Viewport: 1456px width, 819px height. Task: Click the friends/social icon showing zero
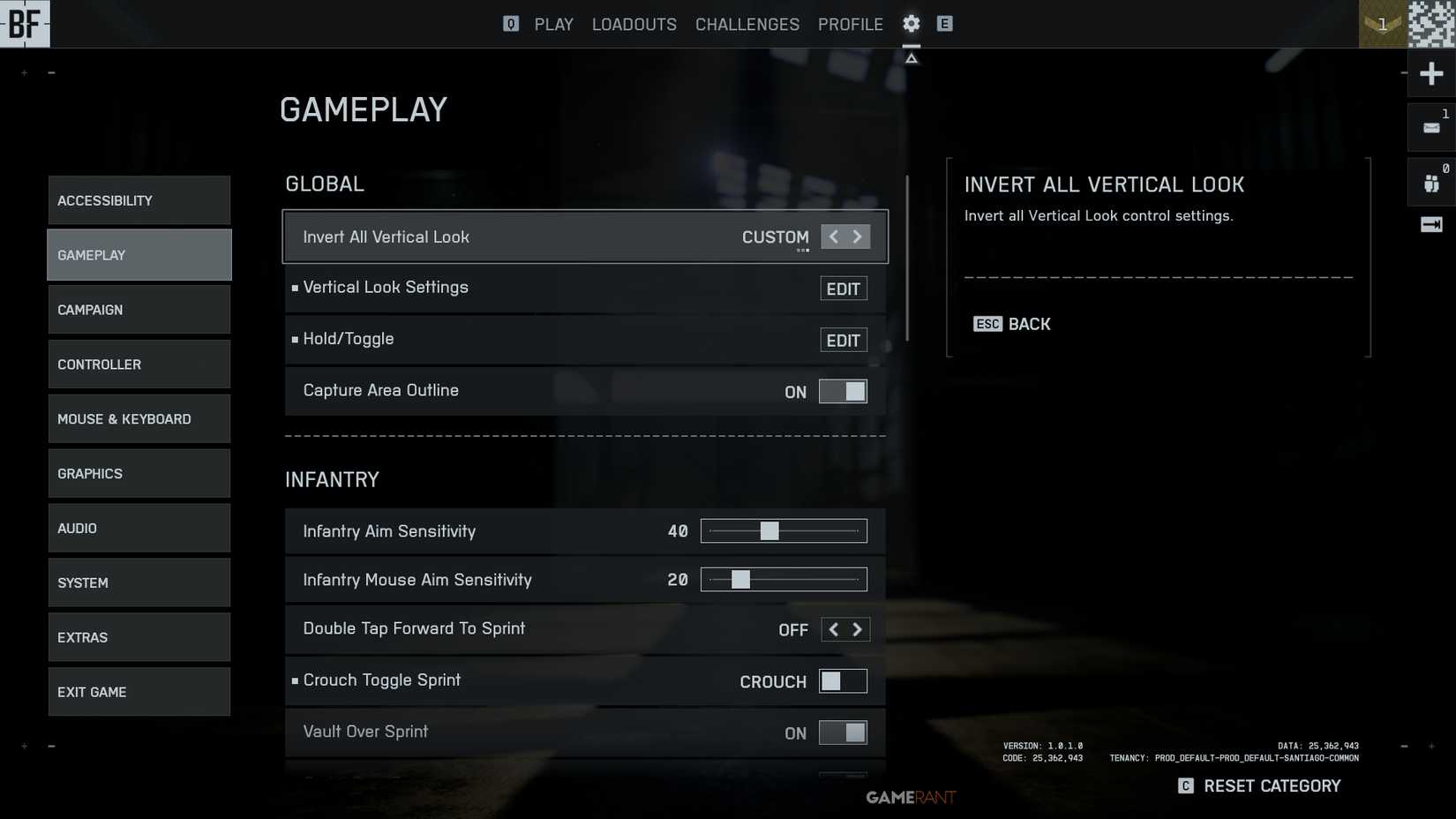tap(1430, 181)
